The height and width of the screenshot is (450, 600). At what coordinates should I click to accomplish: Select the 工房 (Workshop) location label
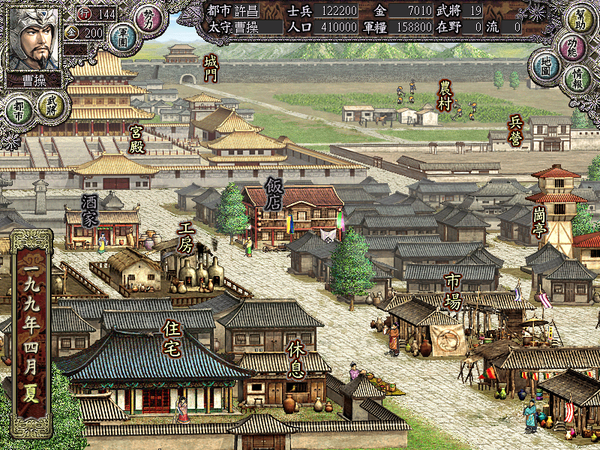(x=185, y=235)
